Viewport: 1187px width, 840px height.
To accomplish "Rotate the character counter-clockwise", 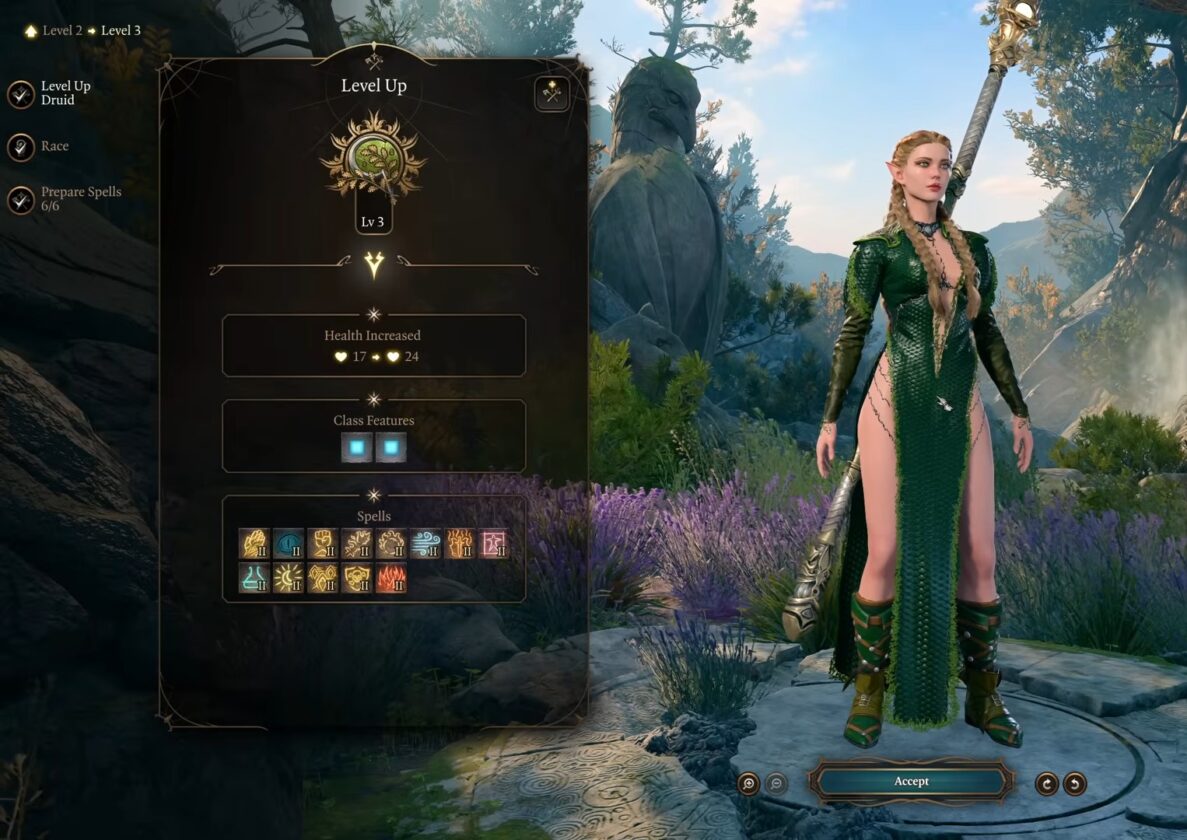I will pos(1075,783).
